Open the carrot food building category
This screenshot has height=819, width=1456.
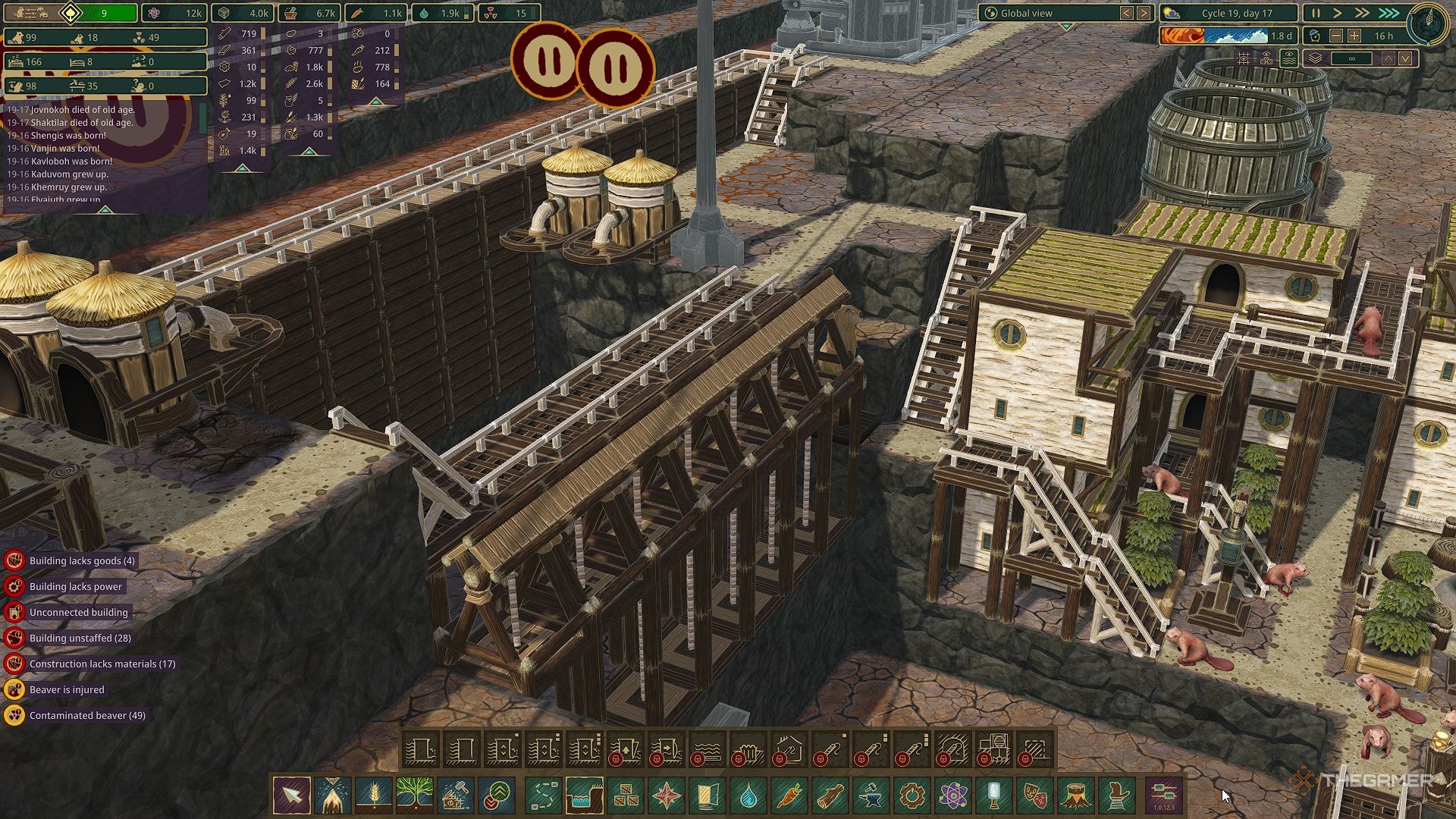click(x=789, y=795)
